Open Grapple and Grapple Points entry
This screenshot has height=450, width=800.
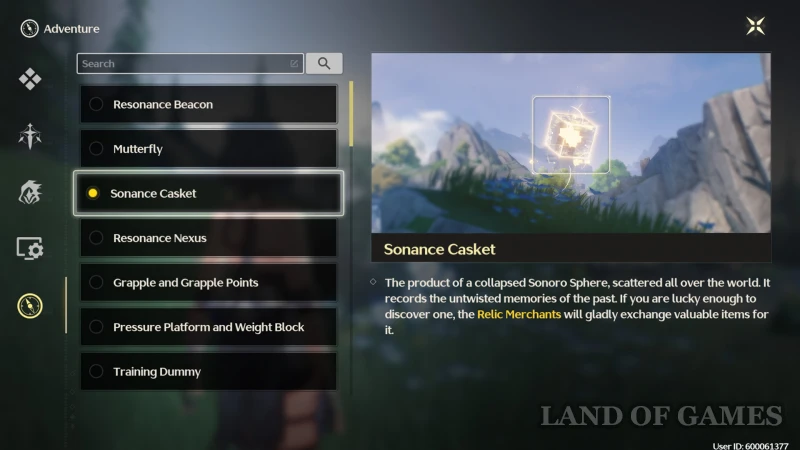(208, 283)
